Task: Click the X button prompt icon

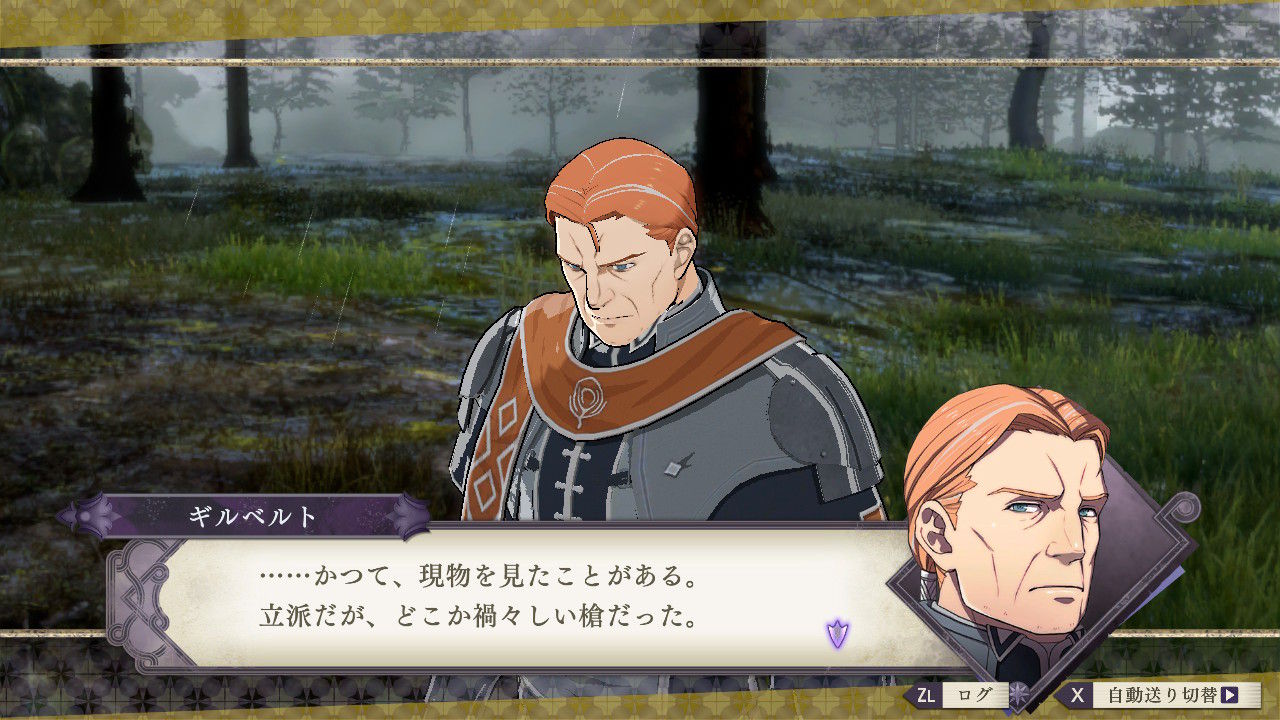Action: point(1078,694)
